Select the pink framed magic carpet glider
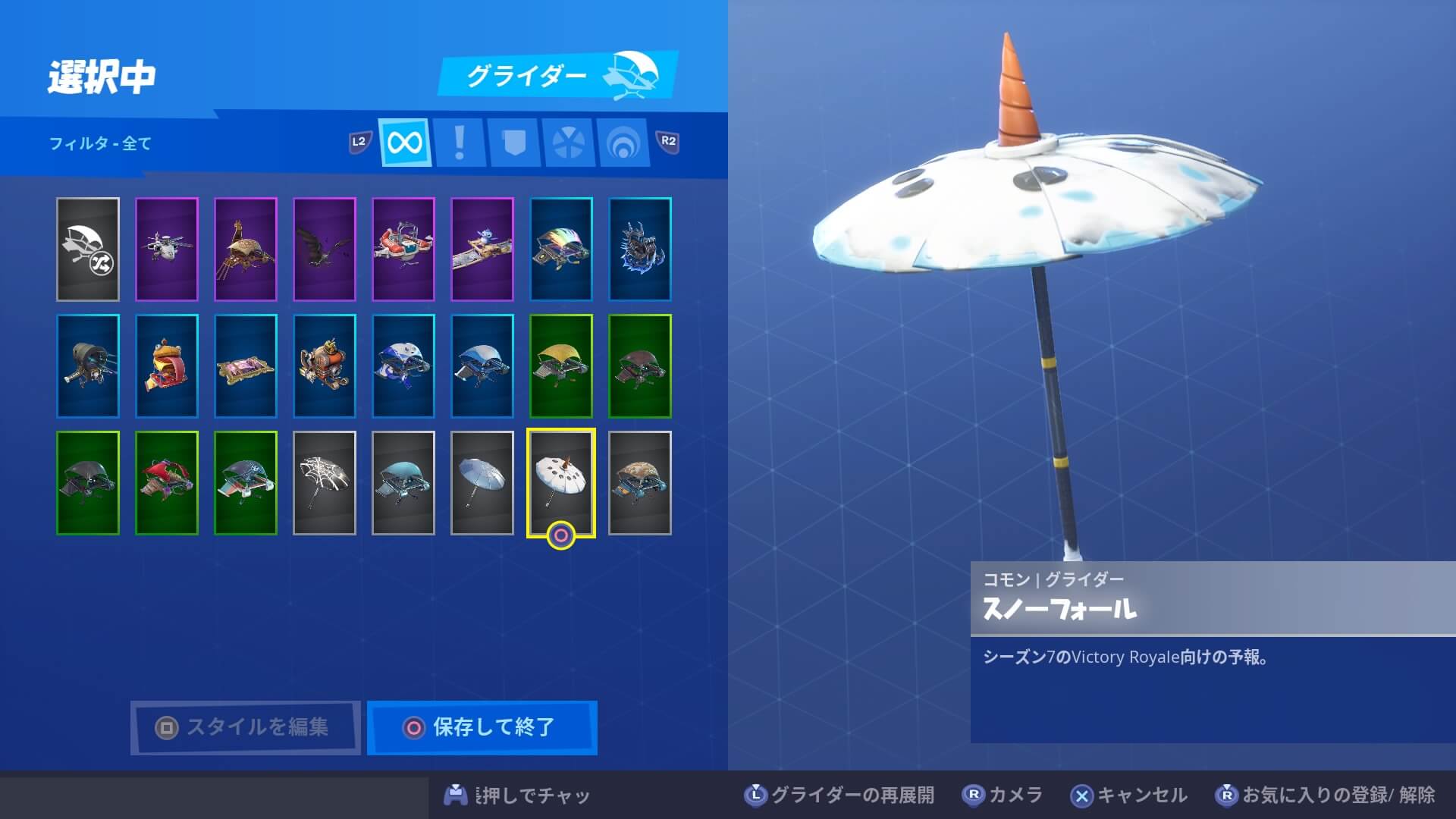This screenshot has height=819, width=1456. tap(246, 366)
